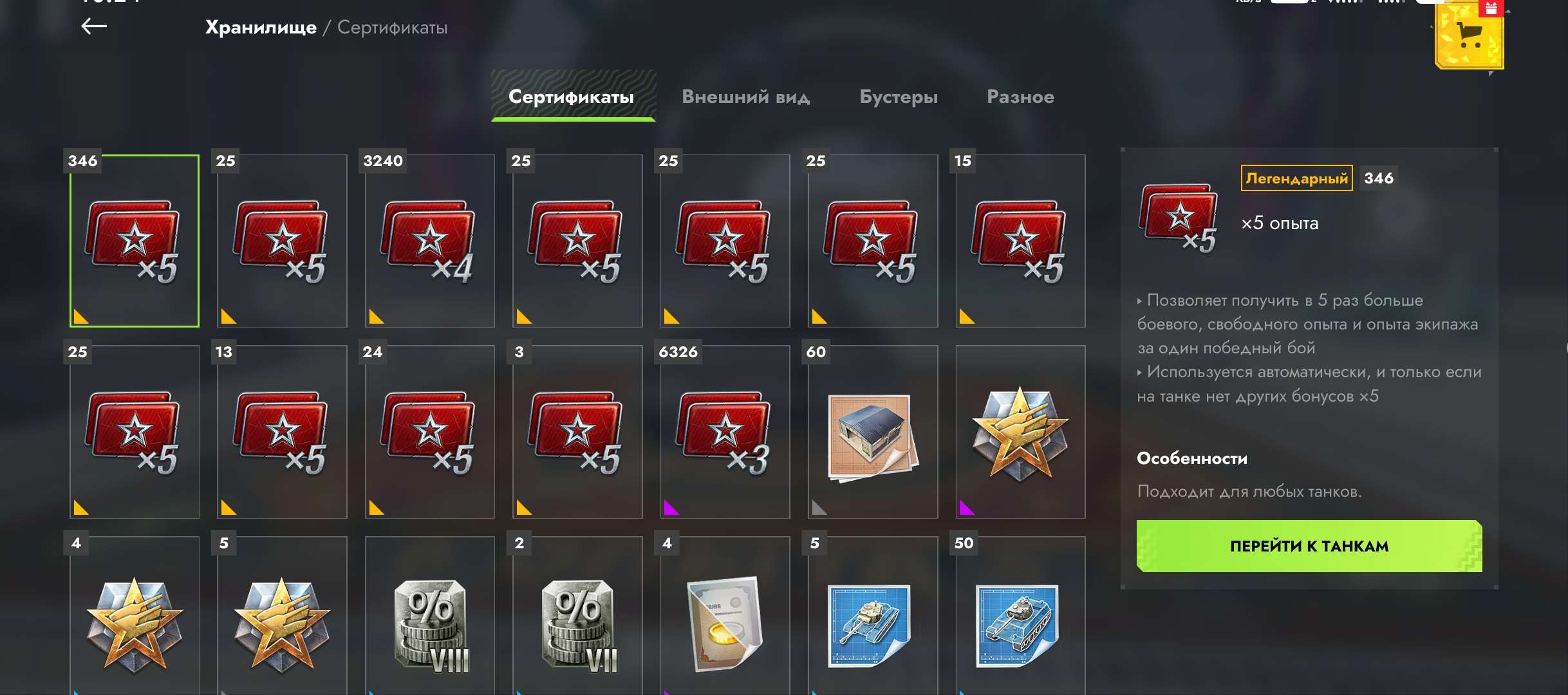Image resolution: width=1568 pixels, height=695 pixels.
Task: Pick the gold coin document certificate
Action: click(x=725, y=621)
